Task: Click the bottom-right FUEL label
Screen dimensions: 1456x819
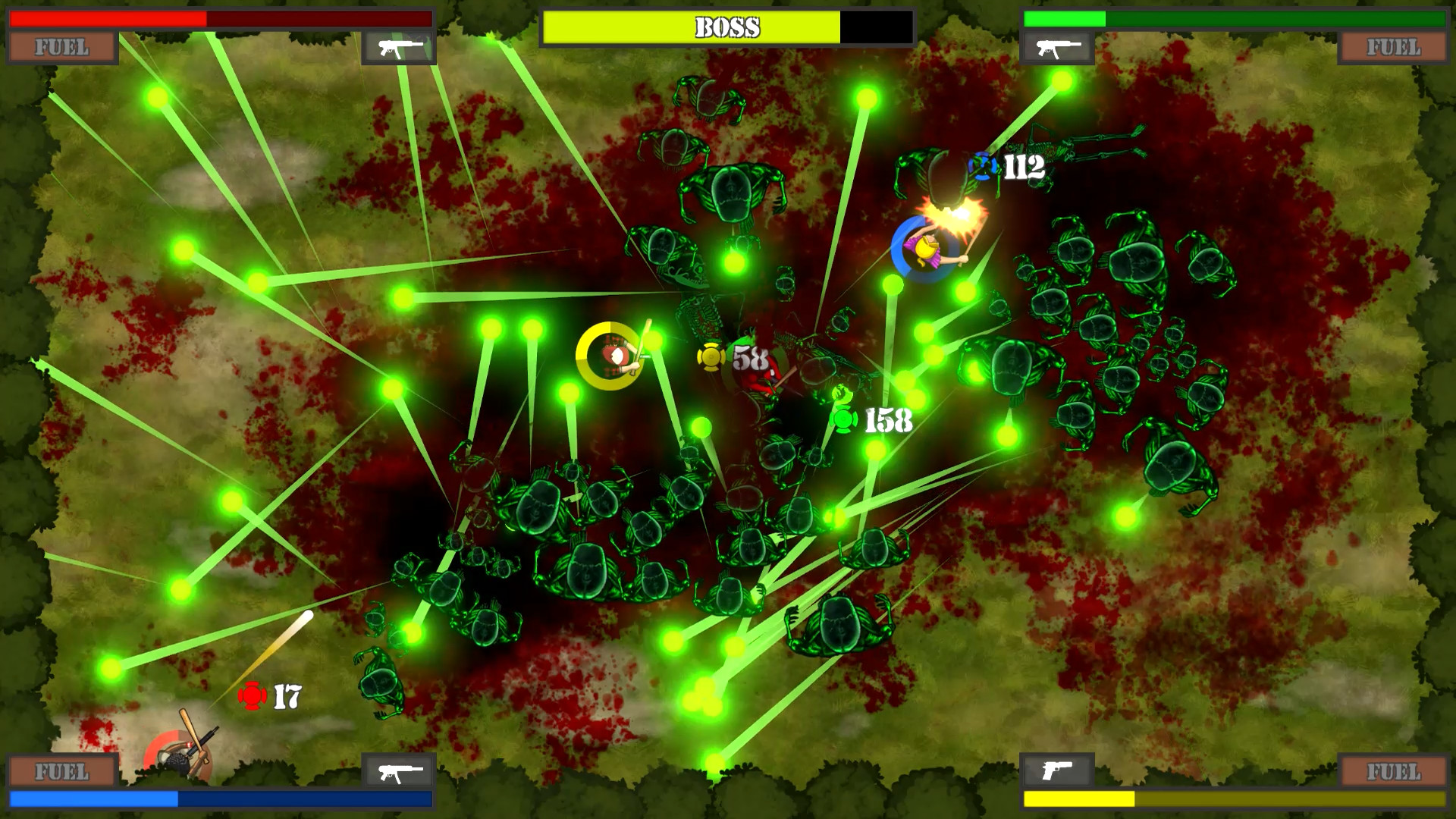Action: coord(1394,772)
